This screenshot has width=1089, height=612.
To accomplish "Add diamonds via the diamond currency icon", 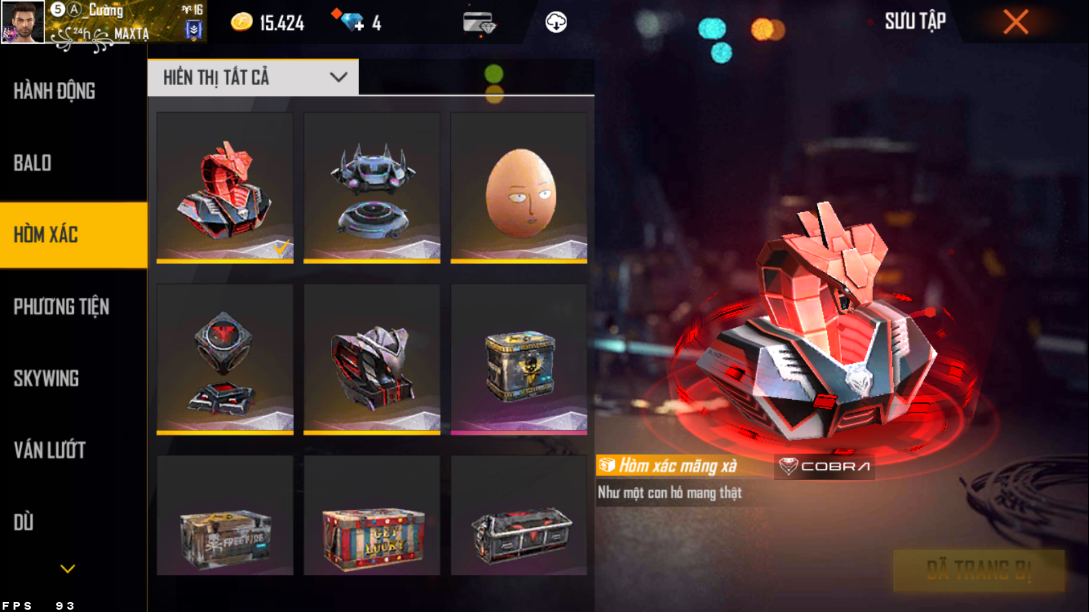I will (x=352, y=22).
